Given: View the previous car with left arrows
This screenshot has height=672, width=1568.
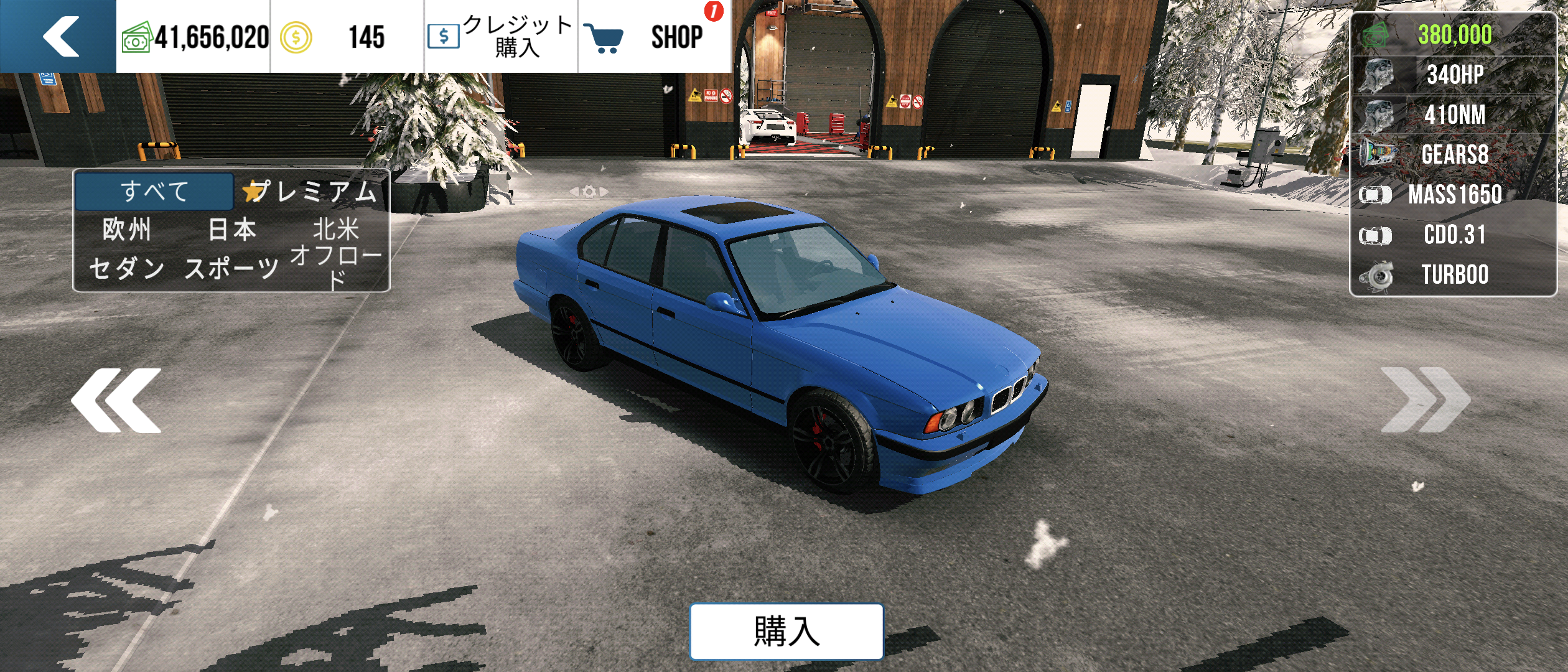Looking at the screenshot, I should pyautogui.click(x=116, y=400).
